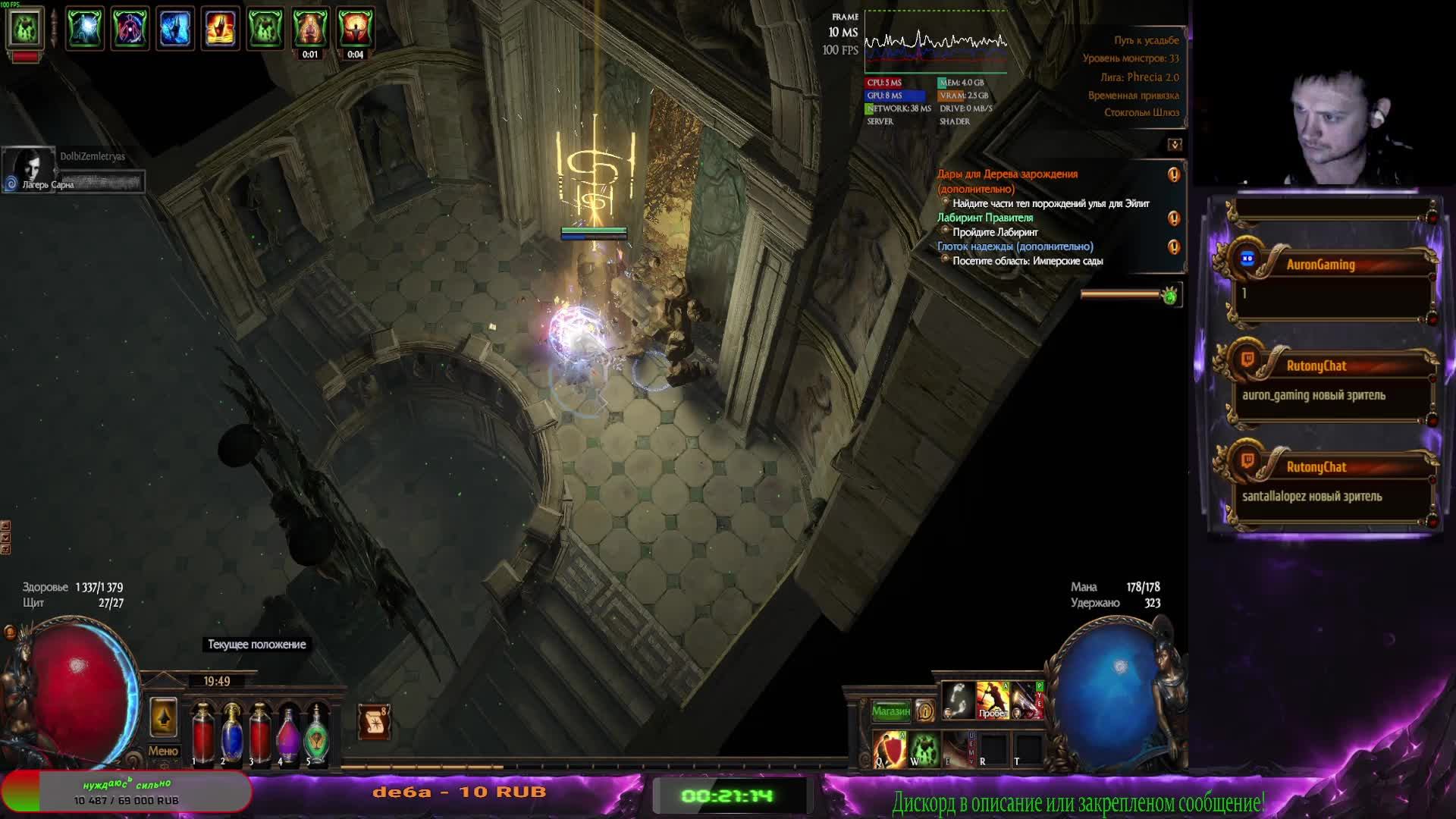Use the purple flask in slot 4
1456x819 pixels.
tap(288, 733)
